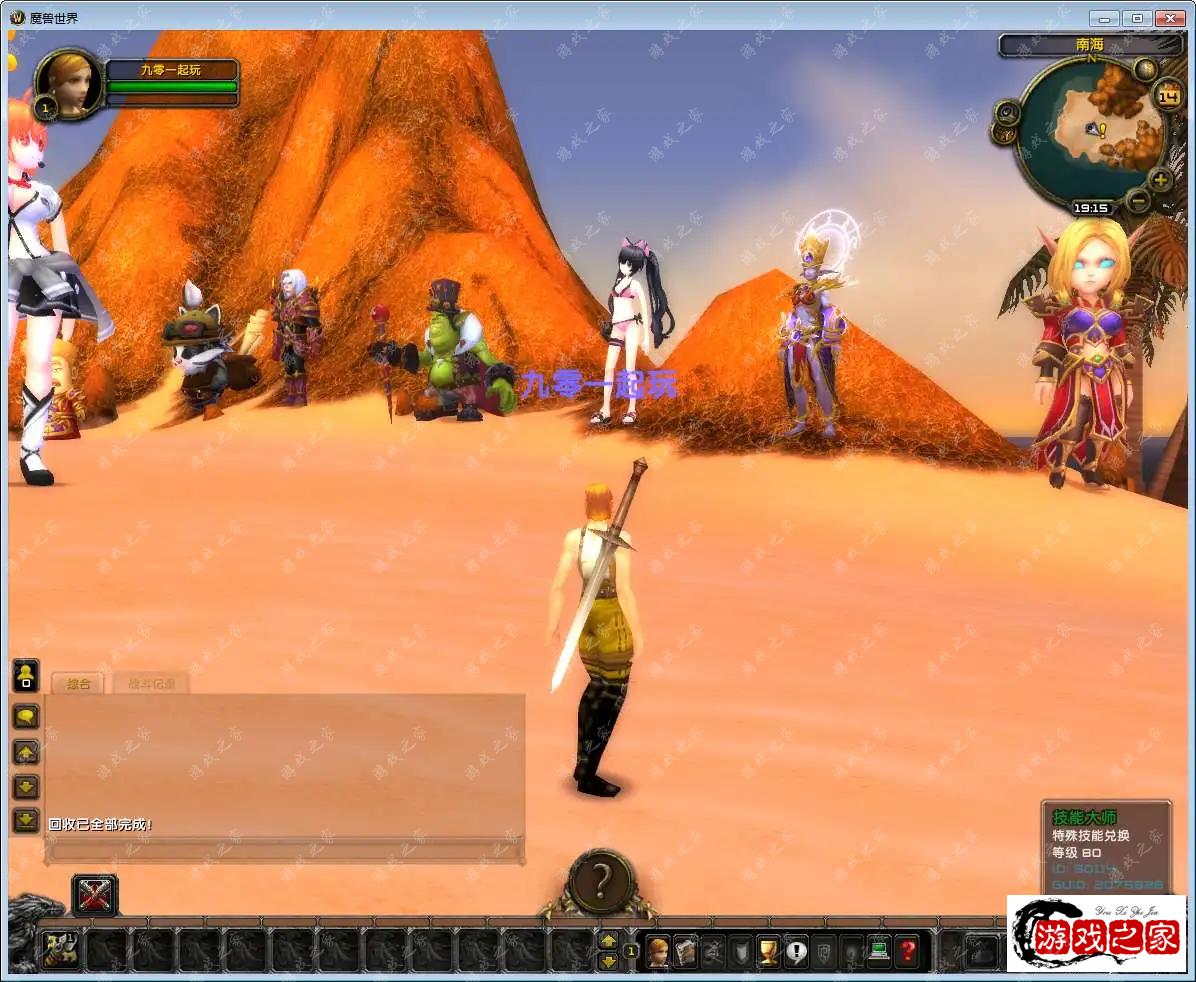This screenshot has height=982, width=1196.
Task: Close the game window
Action: [x=1170, y=18]
